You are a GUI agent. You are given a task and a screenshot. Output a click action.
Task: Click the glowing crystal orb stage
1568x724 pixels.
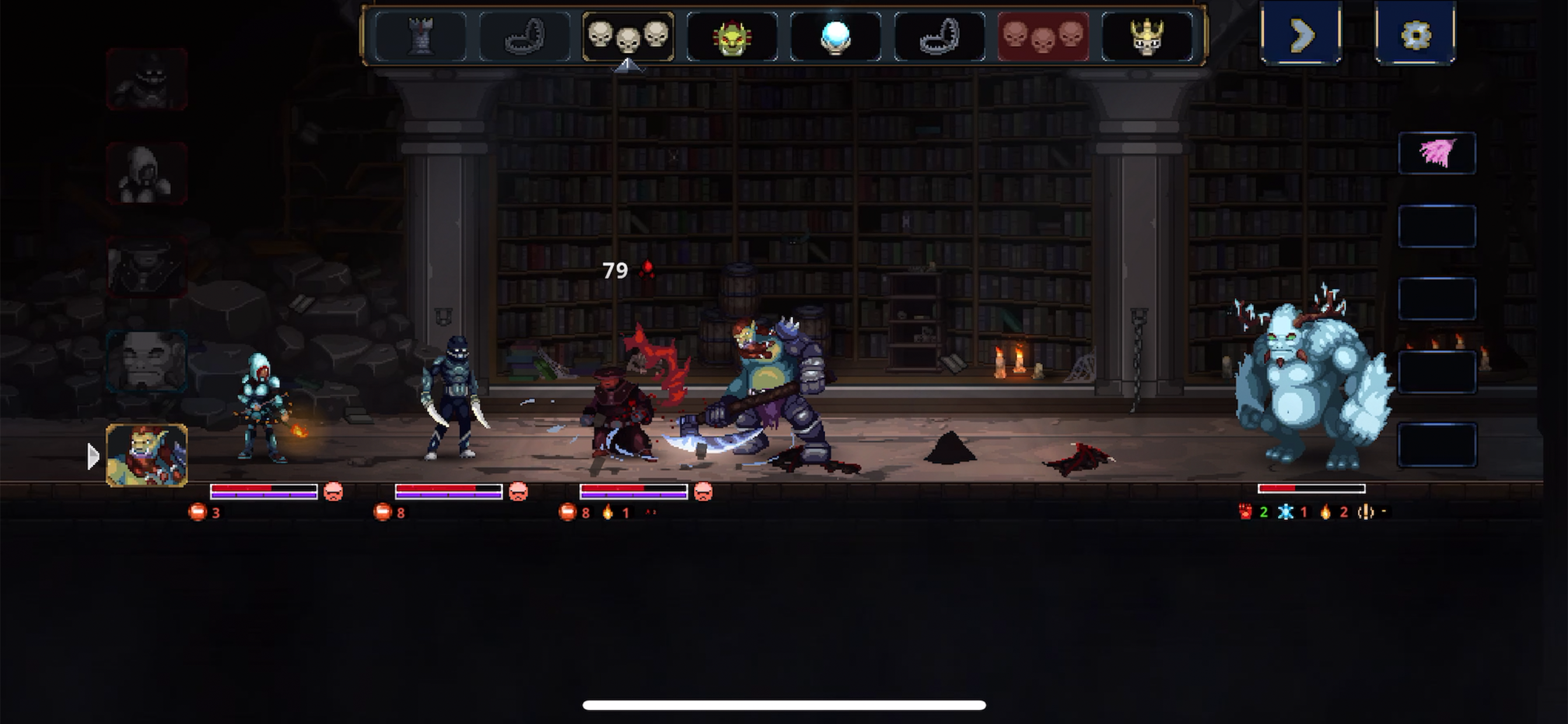click(835, 38)
